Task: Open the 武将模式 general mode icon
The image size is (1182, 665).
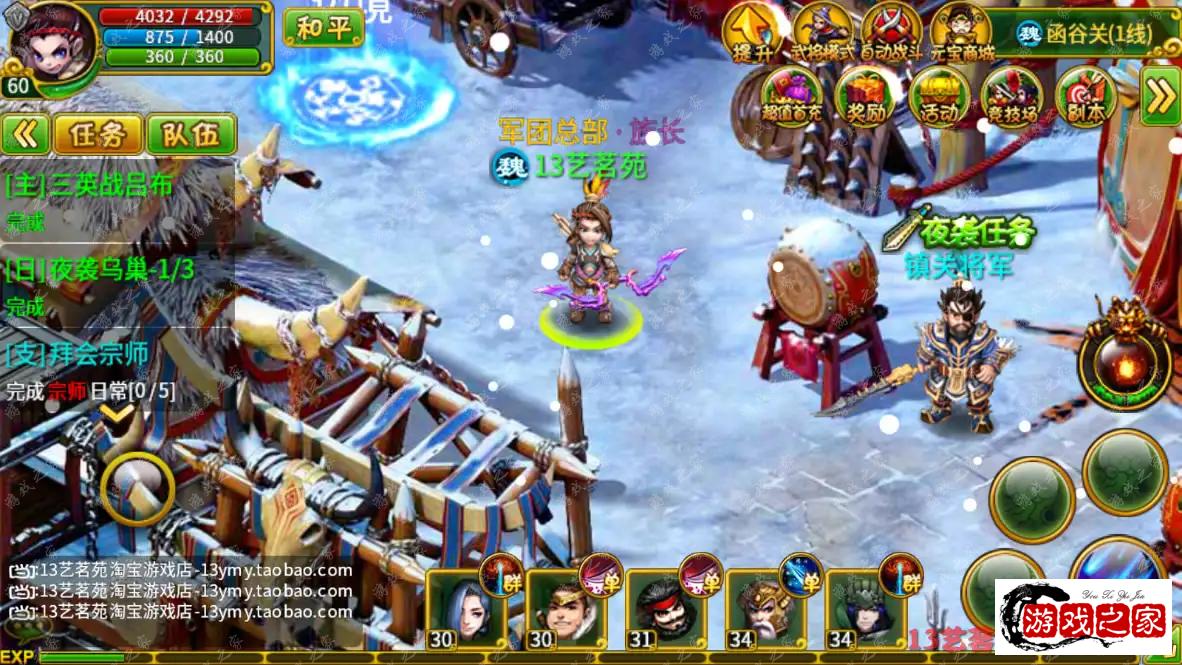Action: point(820,33)
